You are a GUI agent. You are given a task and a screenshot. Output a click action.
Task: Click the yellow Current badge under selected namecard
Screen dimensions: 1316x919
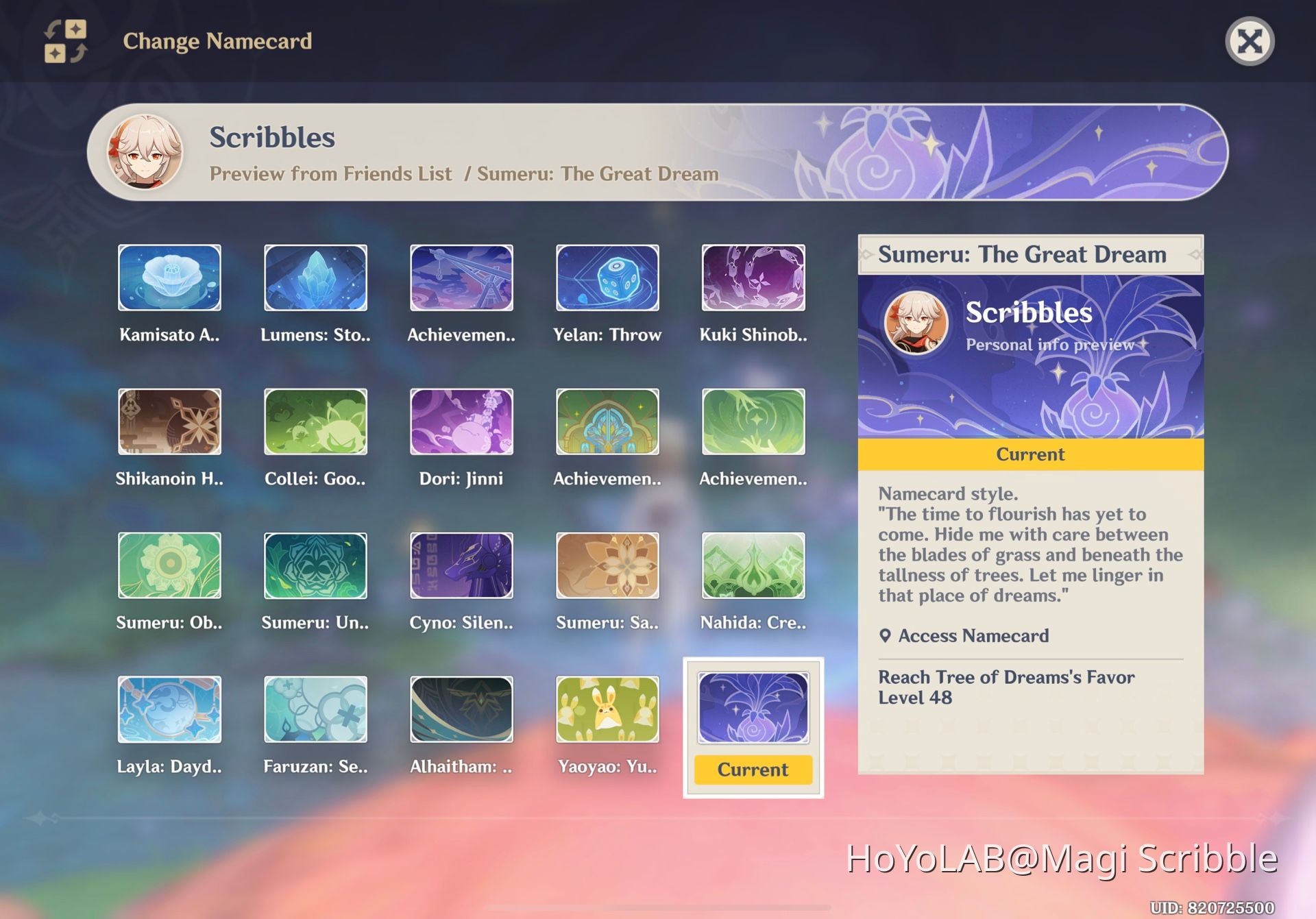coord(752,770)
